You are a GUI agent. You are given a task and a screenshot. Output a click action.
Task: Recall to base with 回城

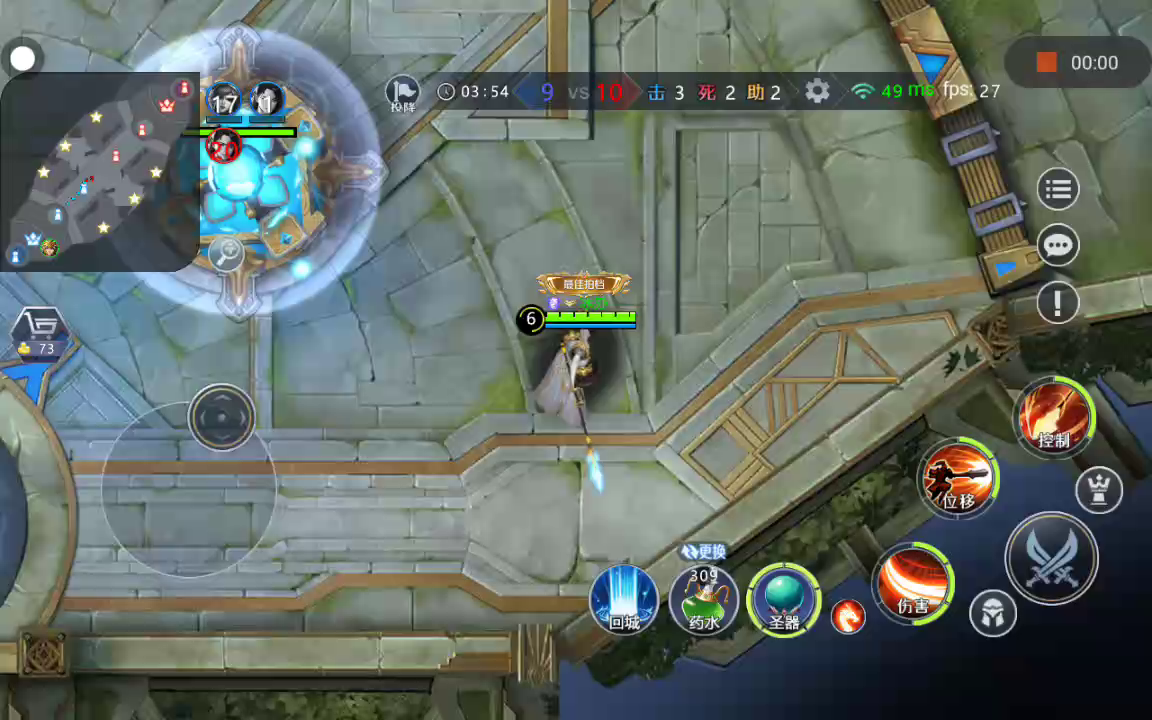[x=624, y=599]
